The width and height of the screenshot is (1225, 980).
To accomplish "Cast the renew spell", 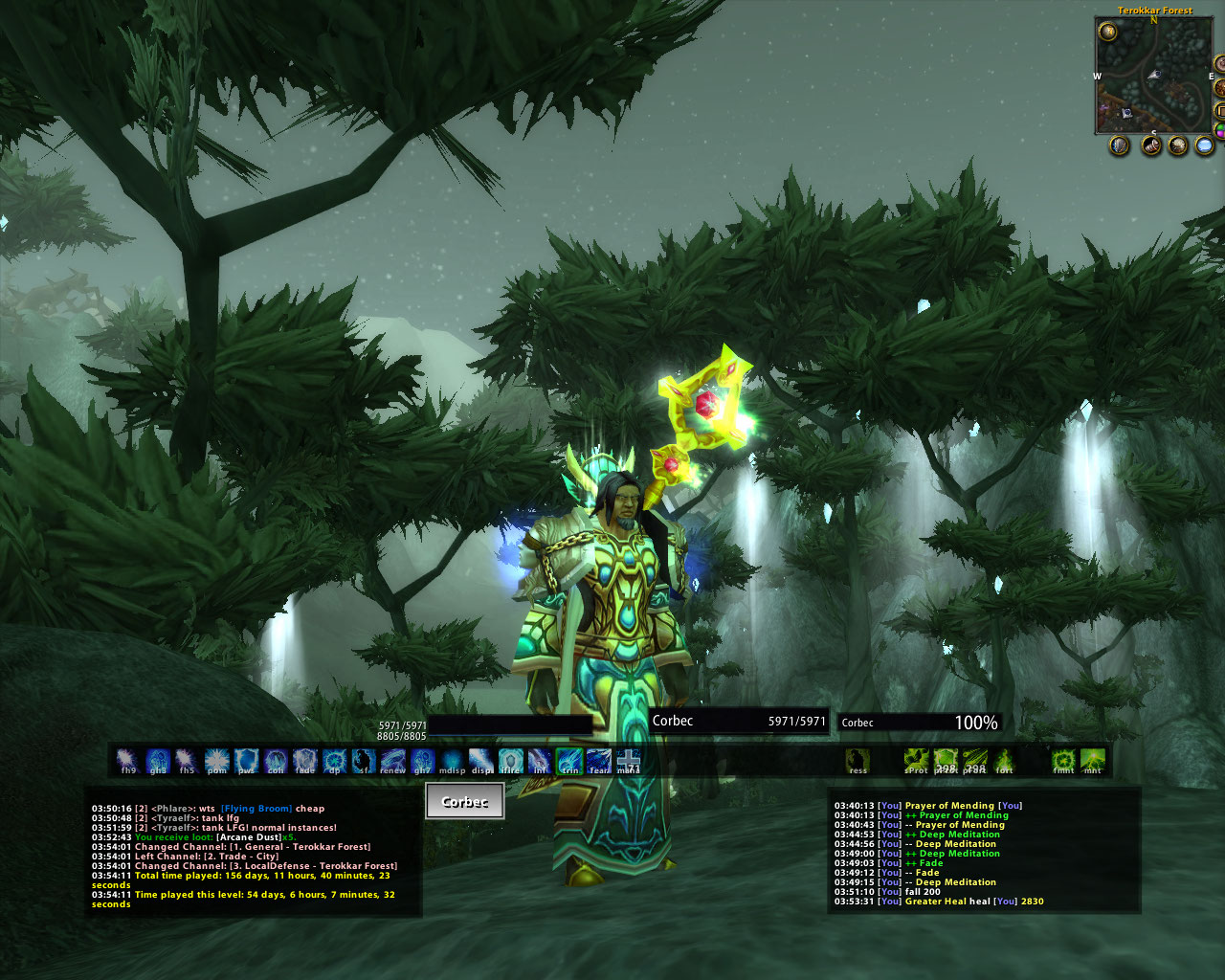I will tap(392, 761).
